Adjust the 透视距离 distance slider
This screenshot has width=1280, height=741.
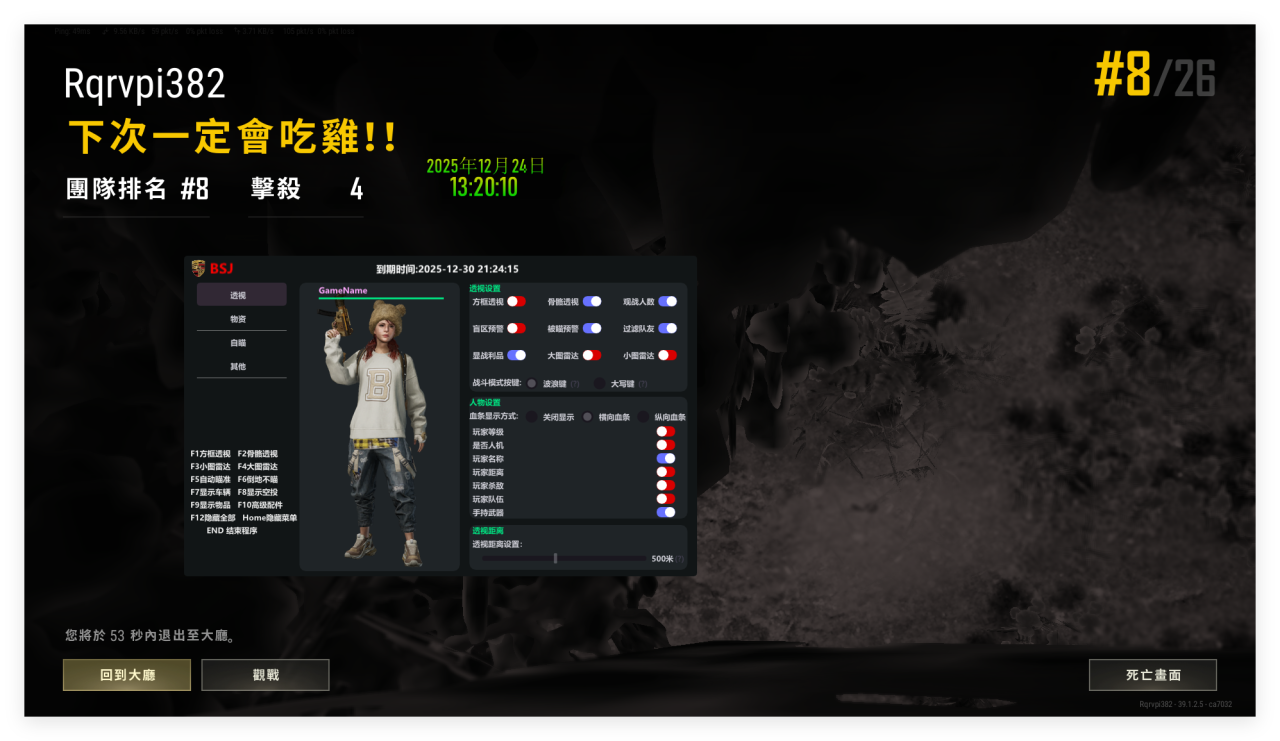coord(555,558)
